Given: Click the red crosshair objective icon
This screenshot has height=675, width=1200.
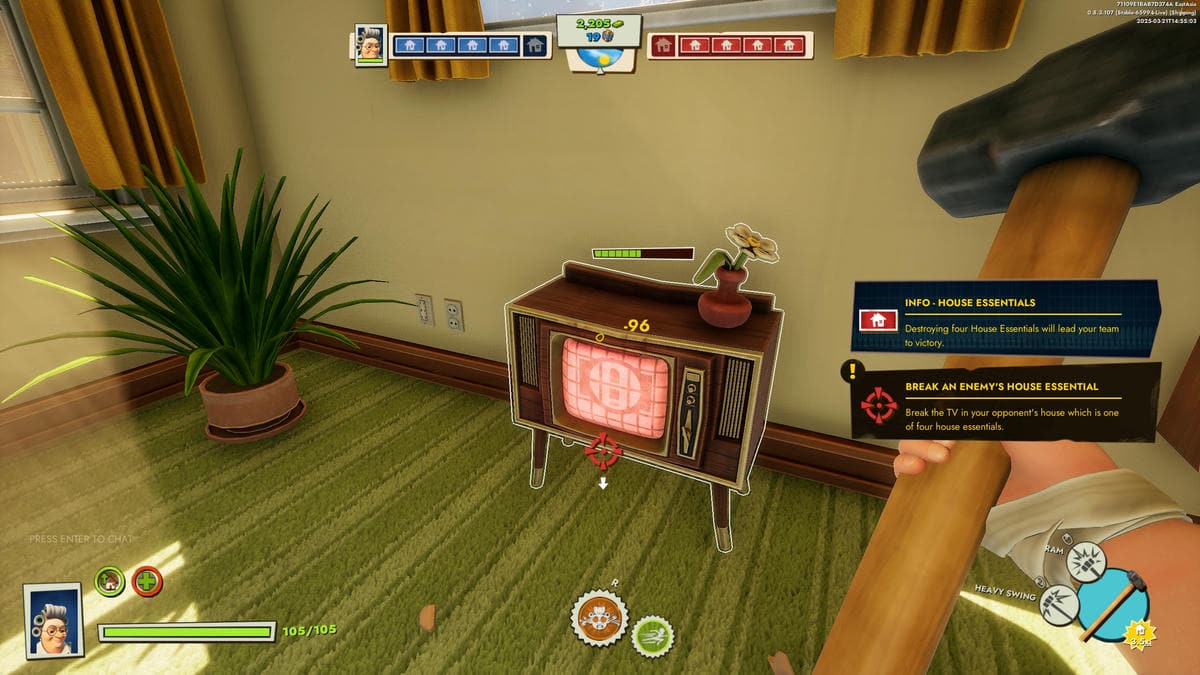Looking at the screenshot, I should (x=880, y=406).
